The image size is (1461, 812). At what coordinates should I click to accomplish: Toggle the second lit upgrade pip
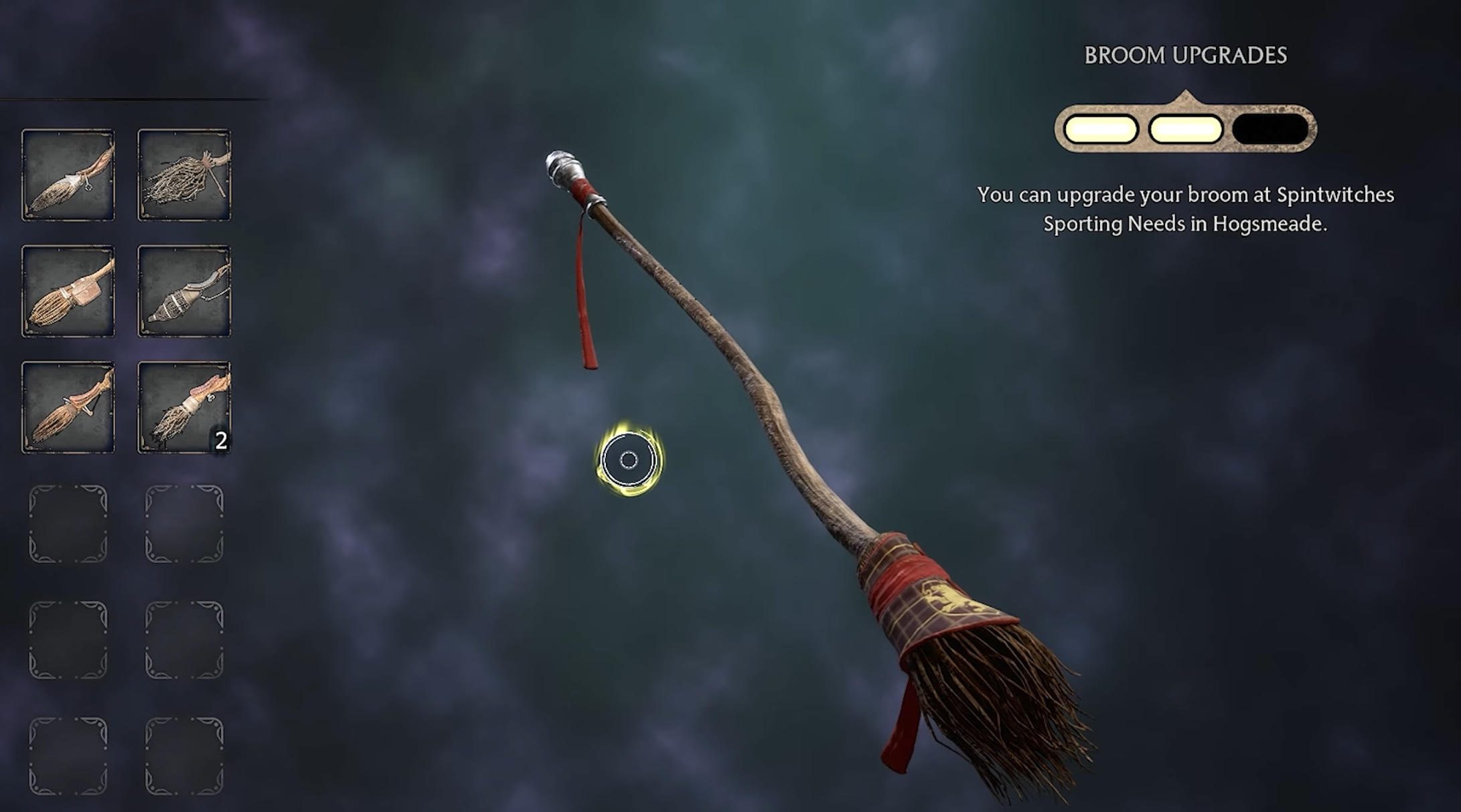[1185, 129]
